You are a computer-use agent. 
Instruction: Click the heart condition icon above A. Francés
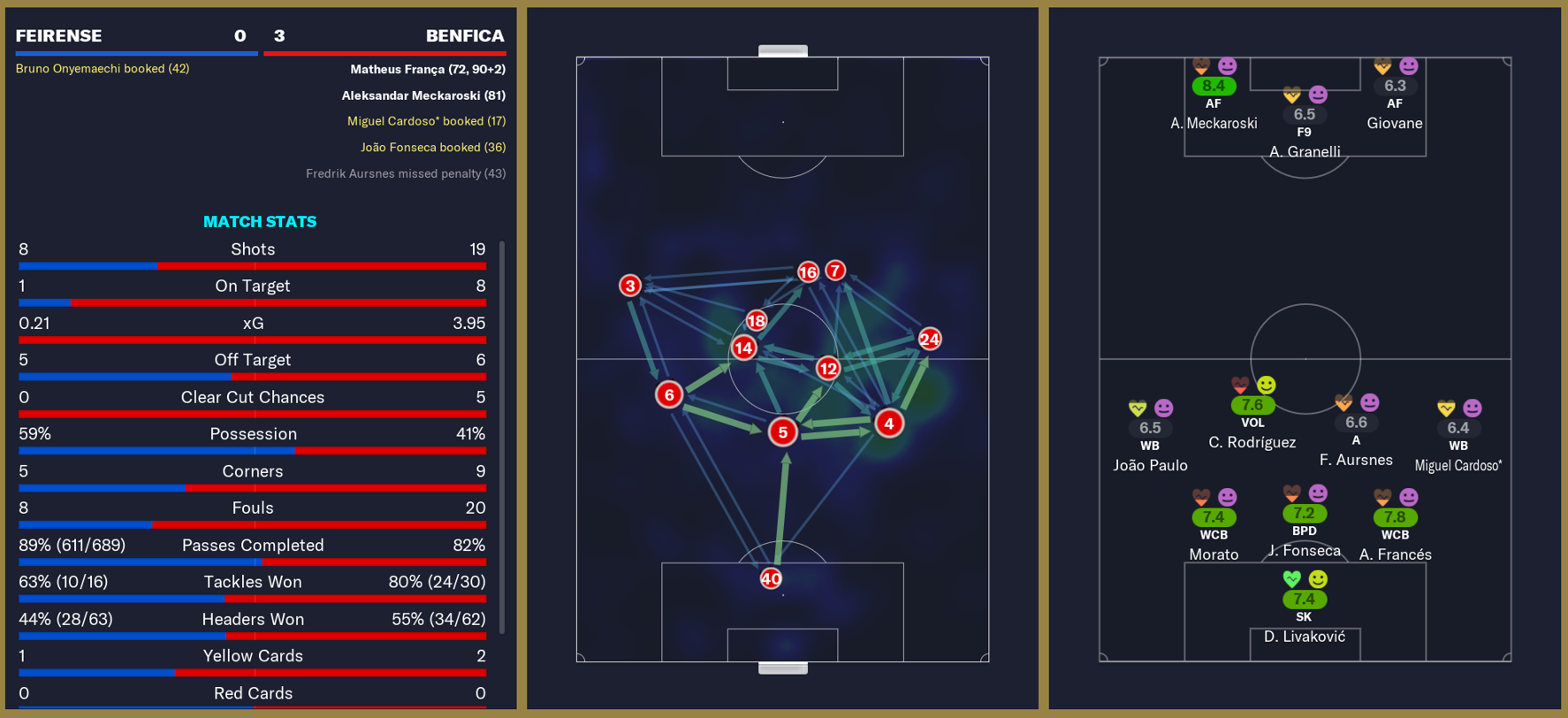pyautogui.click(x=1384, y=496)
